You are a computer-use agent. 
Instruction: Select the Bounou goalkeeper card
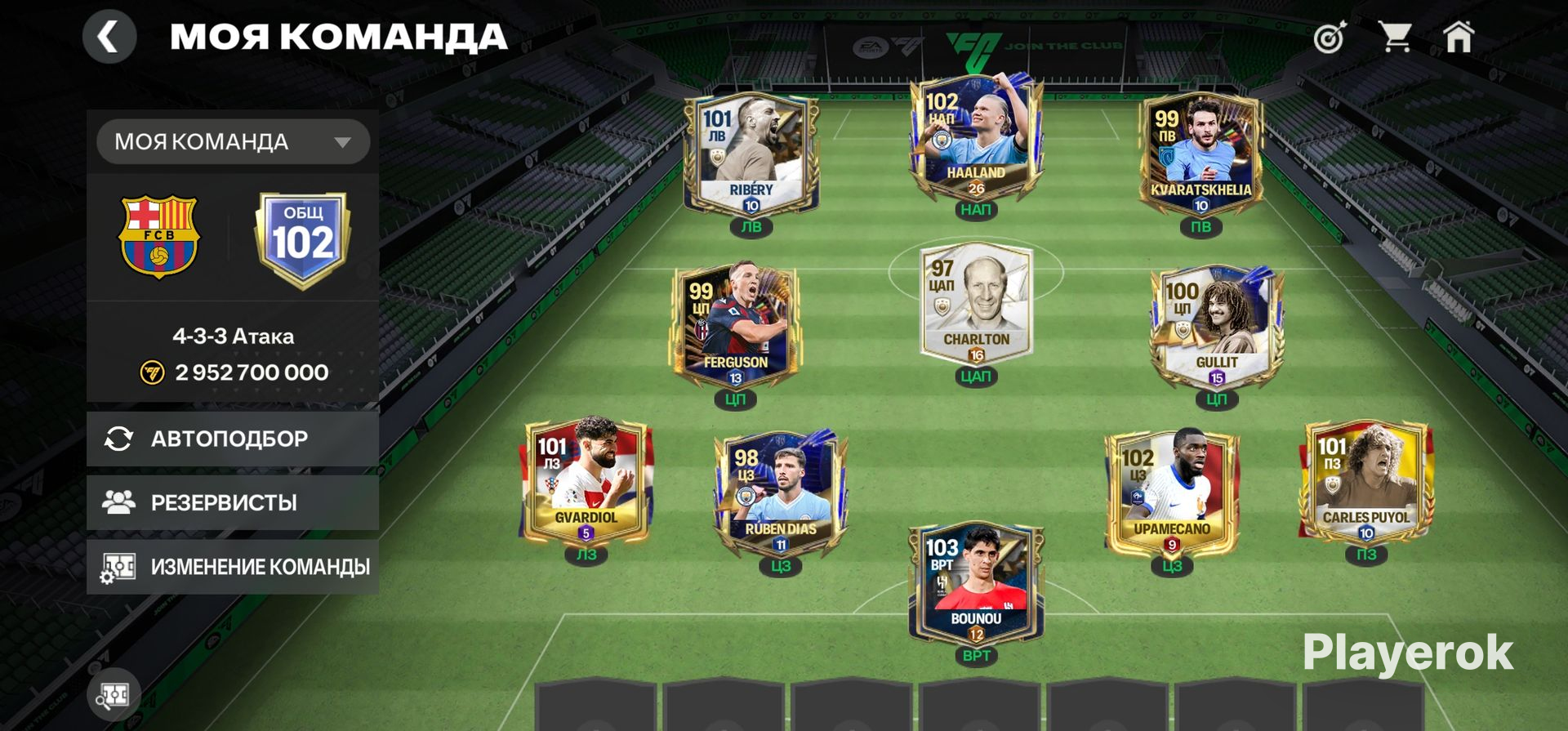pos(976,584)
